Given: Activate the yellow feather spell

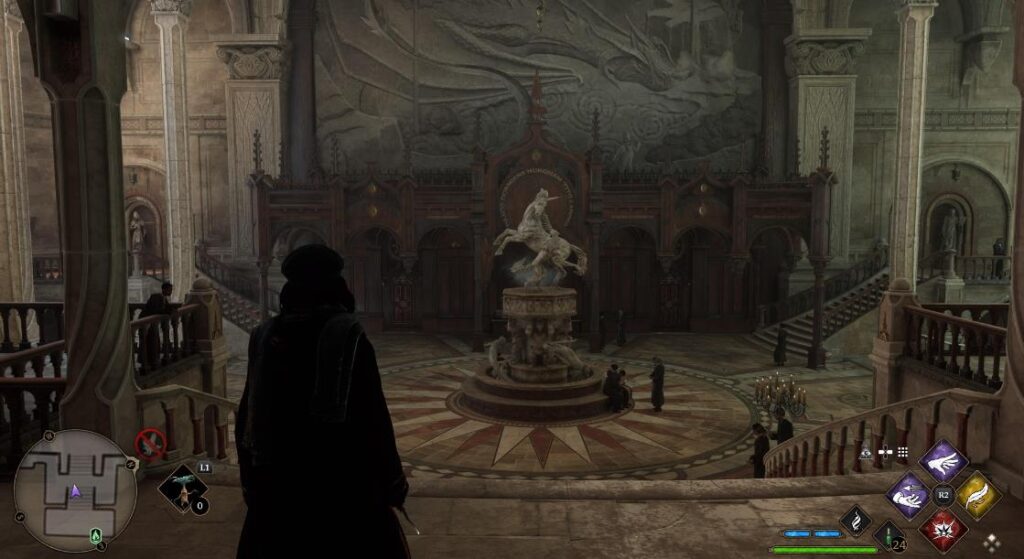Looking at the screenshot, I should tap(977, 495).
